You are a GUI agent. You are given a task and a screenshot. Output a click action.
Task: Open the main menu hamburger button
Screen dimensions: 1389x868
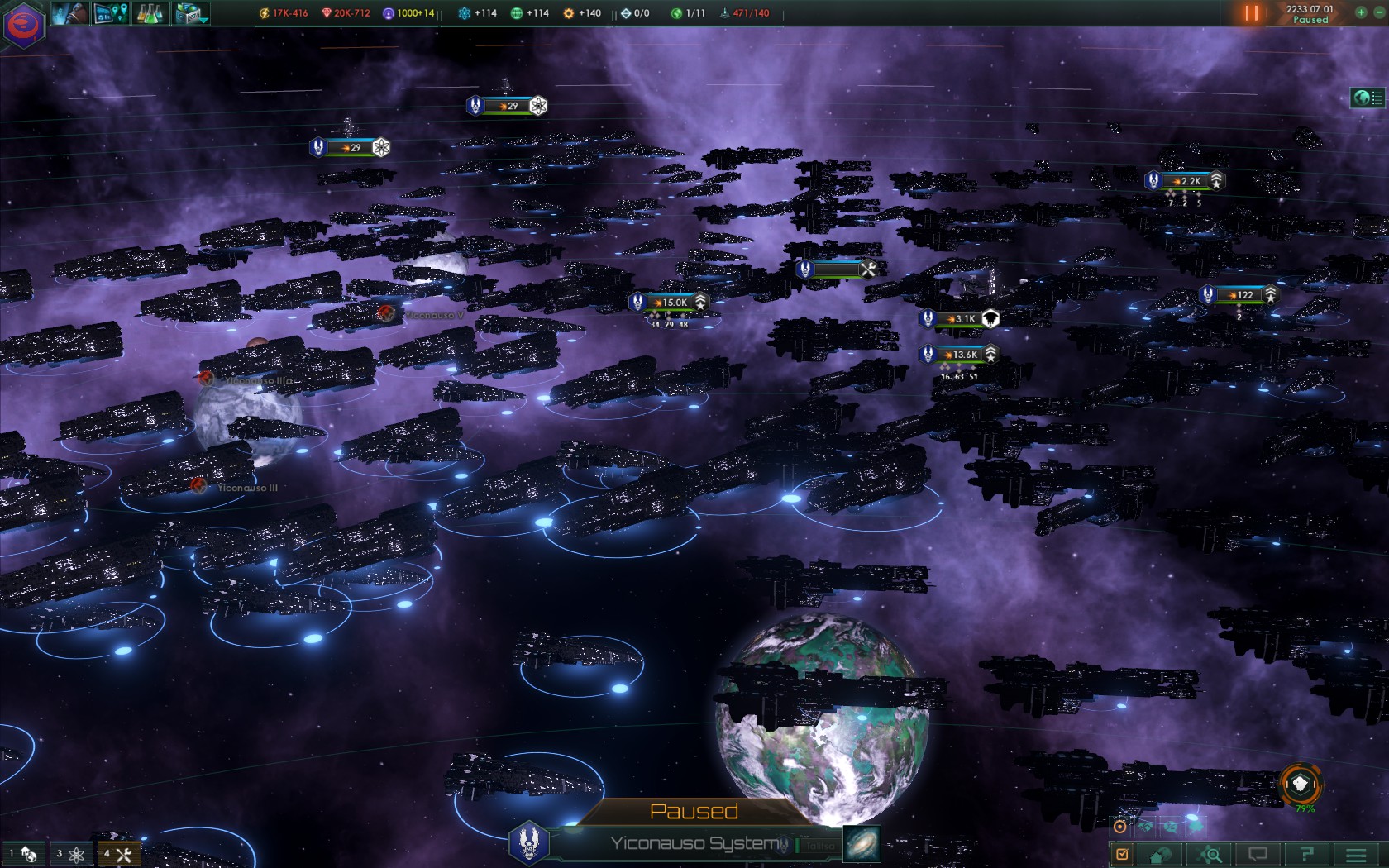(1356, 854)
